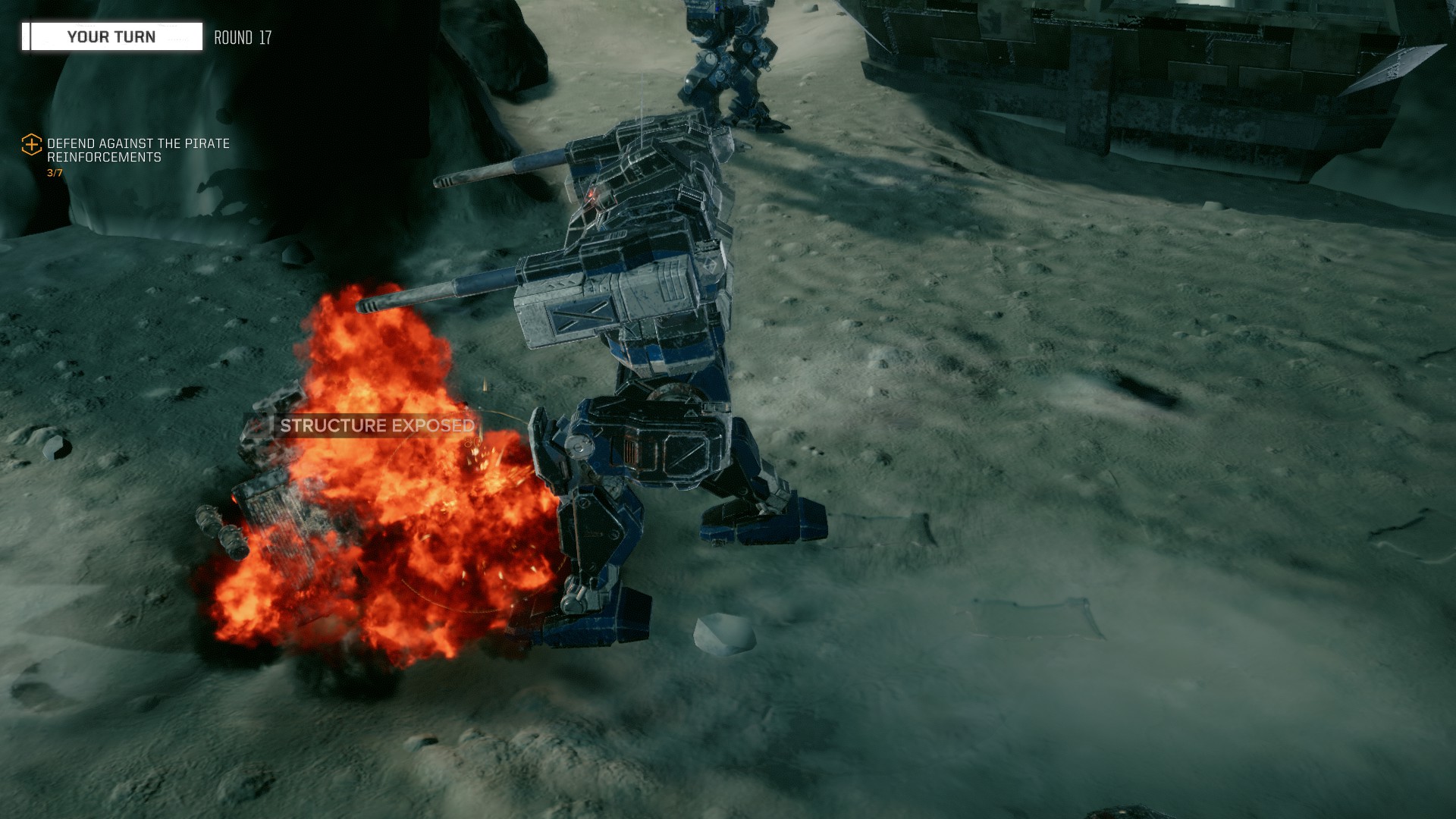The height and width of the screenshot is (819, 1456).
Task: Expand the ROUND 17 counter details
Action: tap(243, 35)
